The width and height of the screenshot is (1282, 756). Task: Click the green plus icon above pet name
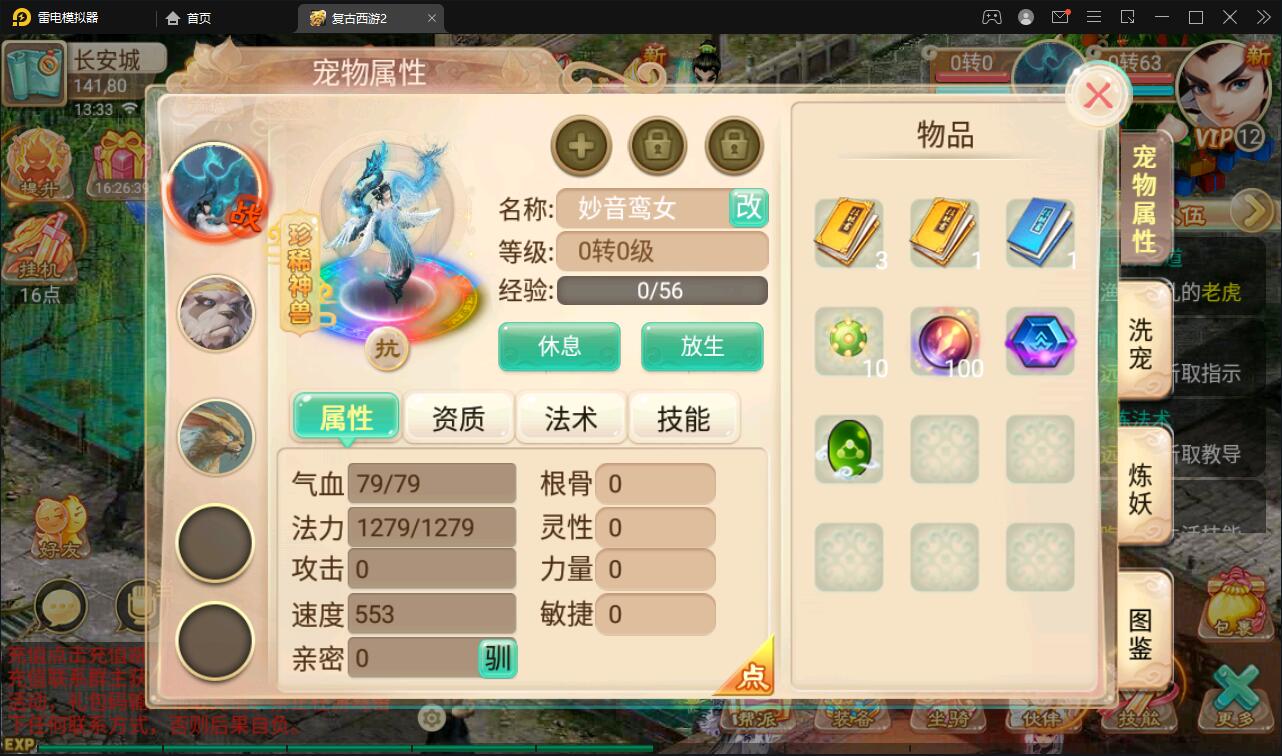tap(581, 146)
